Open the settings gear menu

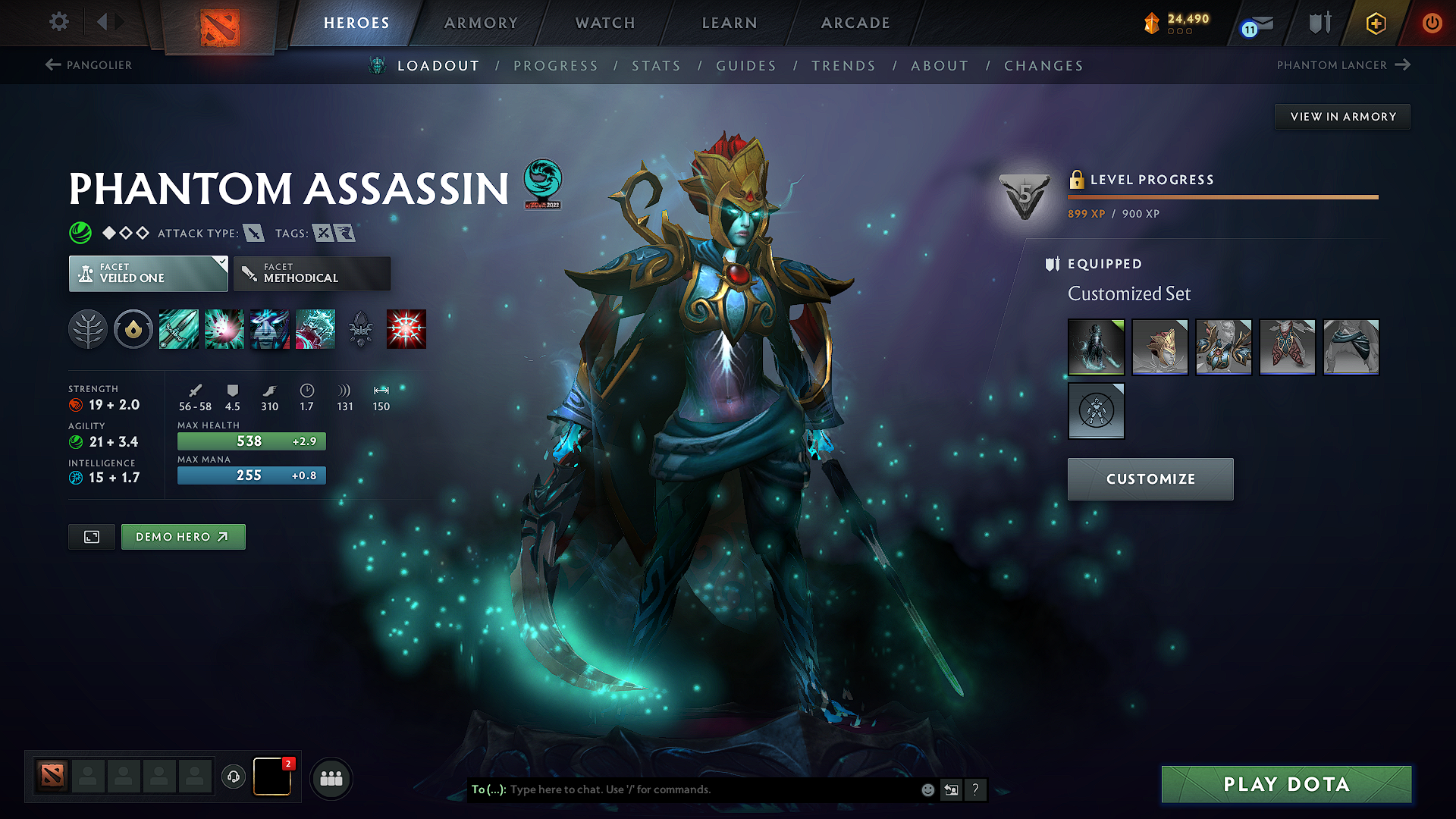tap(58, 22)
